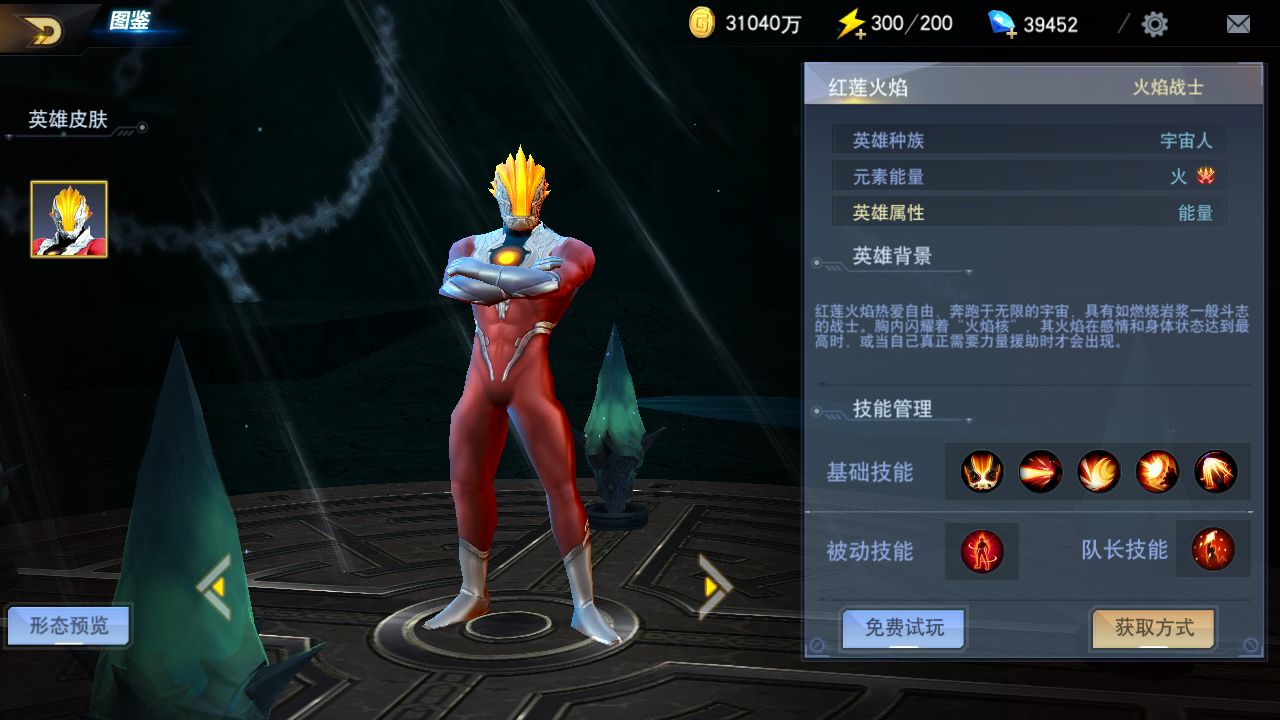Select the hero skin thumbnail
This screenshot has height=720, width=1280.
click(x=69, y=219)
